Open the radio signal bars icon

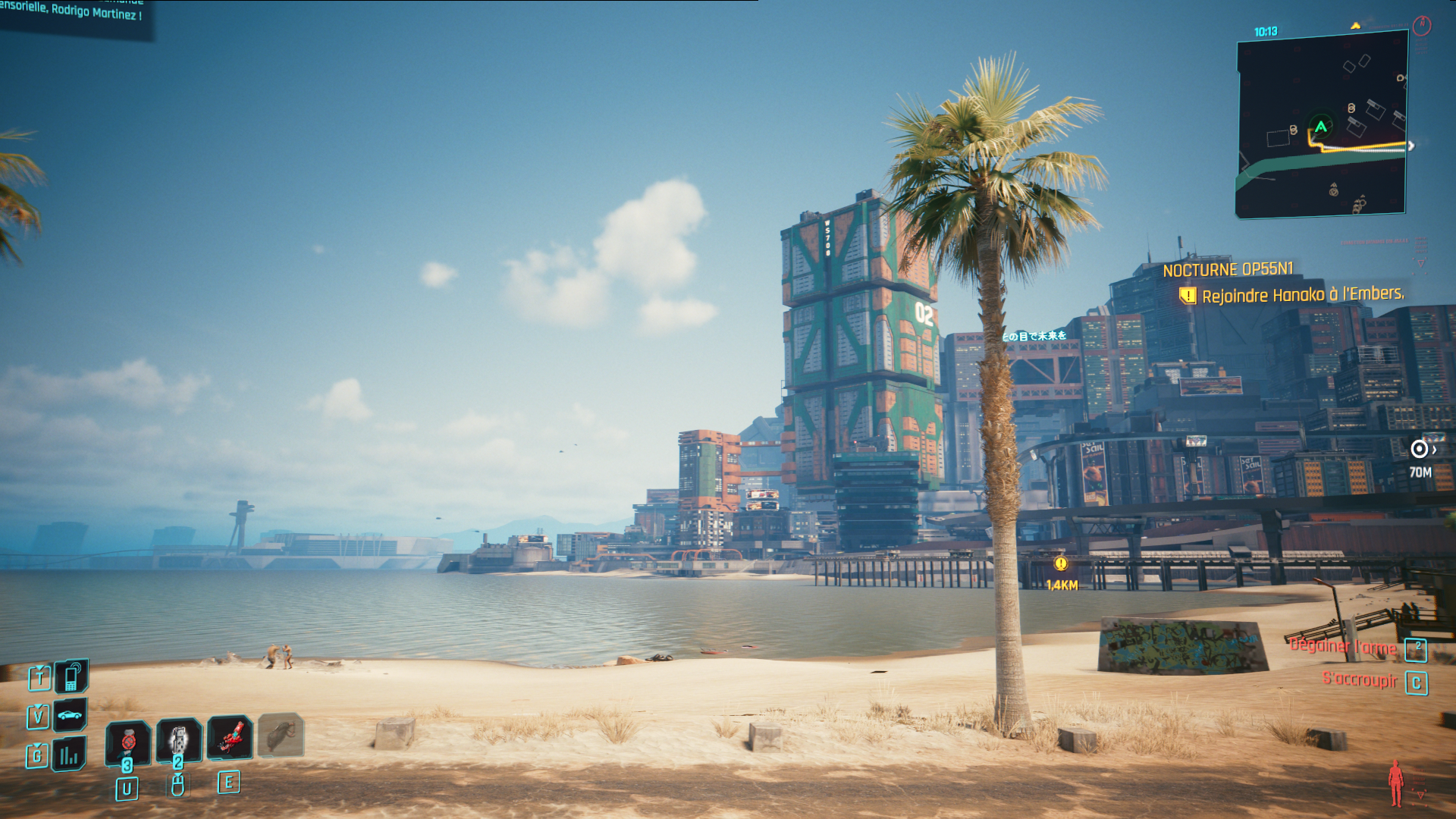tap(69, 755)
